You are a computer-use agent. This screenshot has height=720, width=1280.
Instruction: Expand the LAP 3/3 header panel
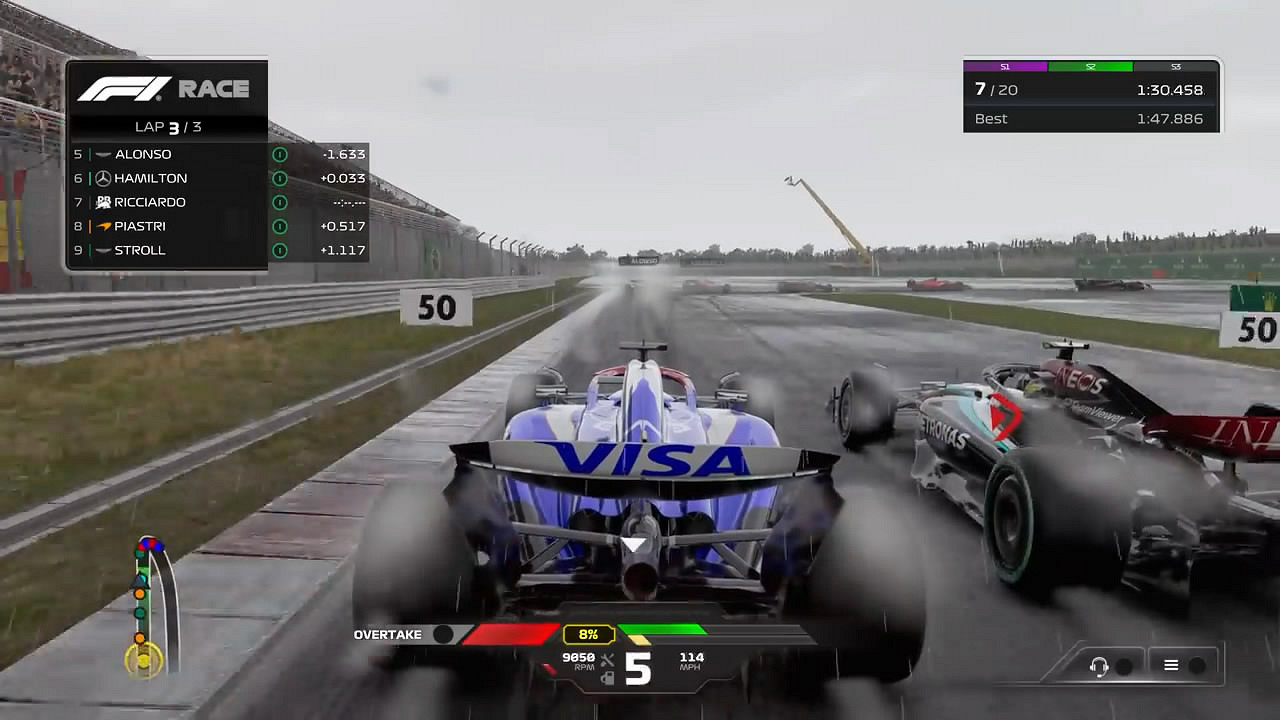point(167,126)
